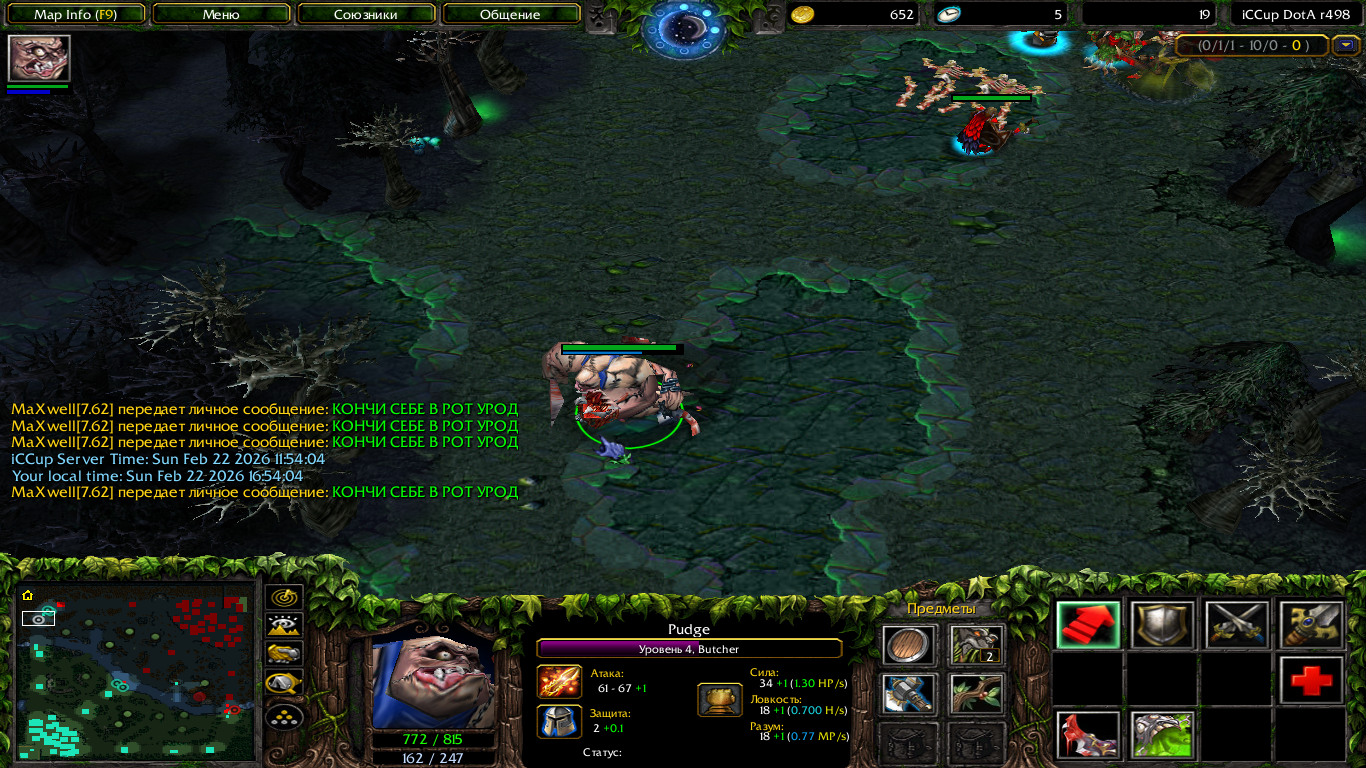
Task: Open the Map Info (F9) menu
Action: [76, 14]
